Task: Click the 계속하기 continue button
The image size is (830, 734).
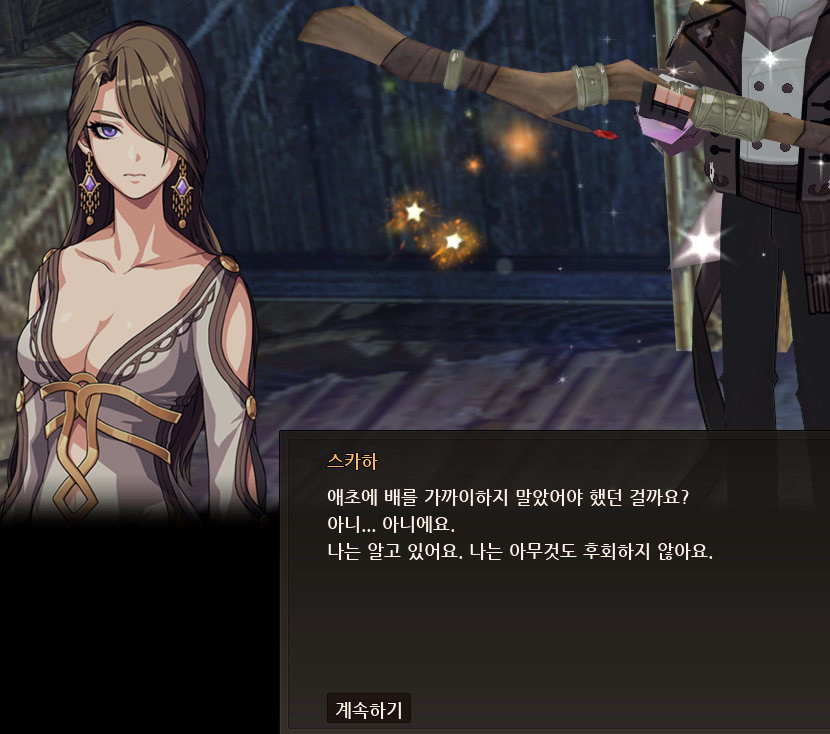Action: 368,709
